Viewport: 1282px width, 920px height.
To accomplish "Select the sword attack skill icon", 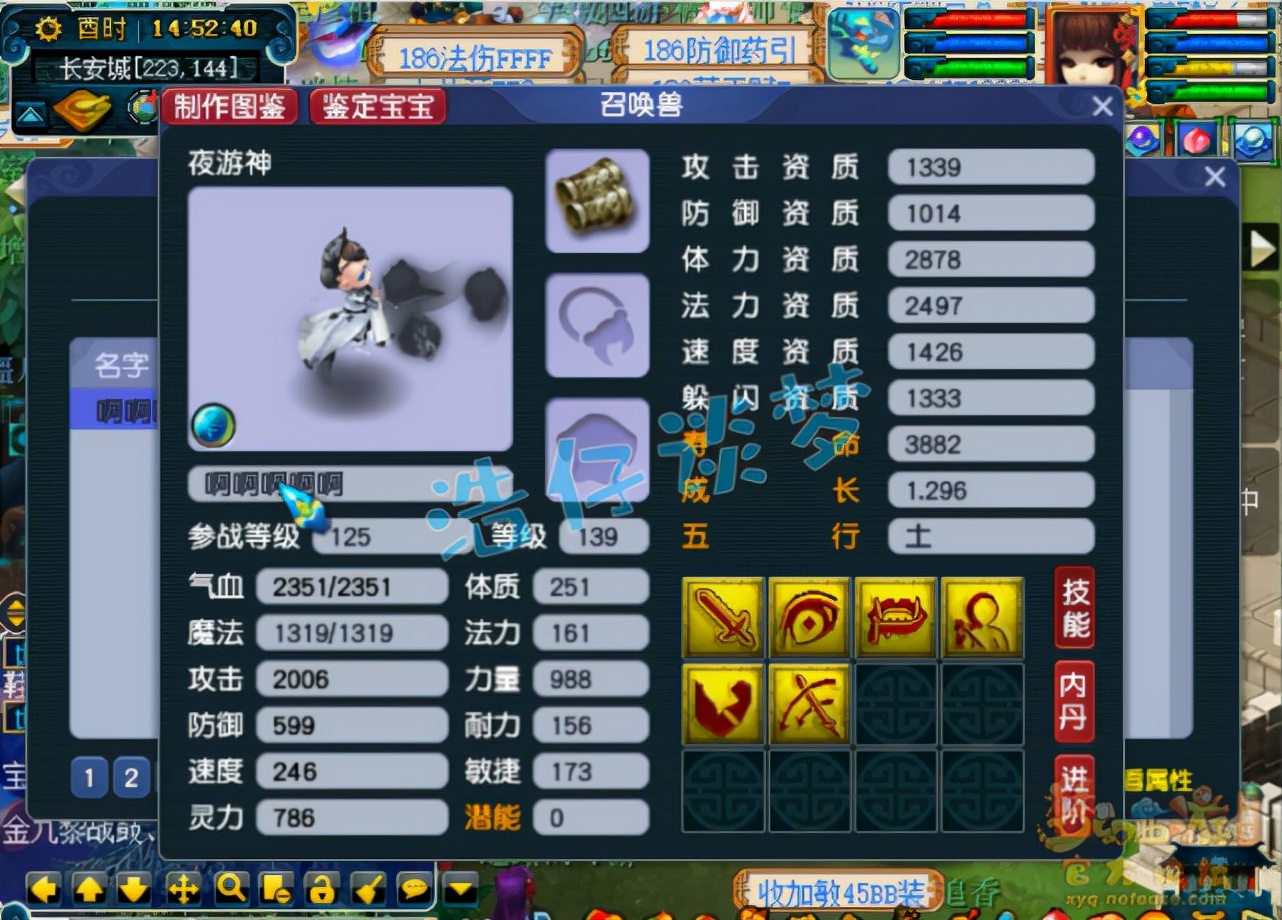I will coord(722,617).
